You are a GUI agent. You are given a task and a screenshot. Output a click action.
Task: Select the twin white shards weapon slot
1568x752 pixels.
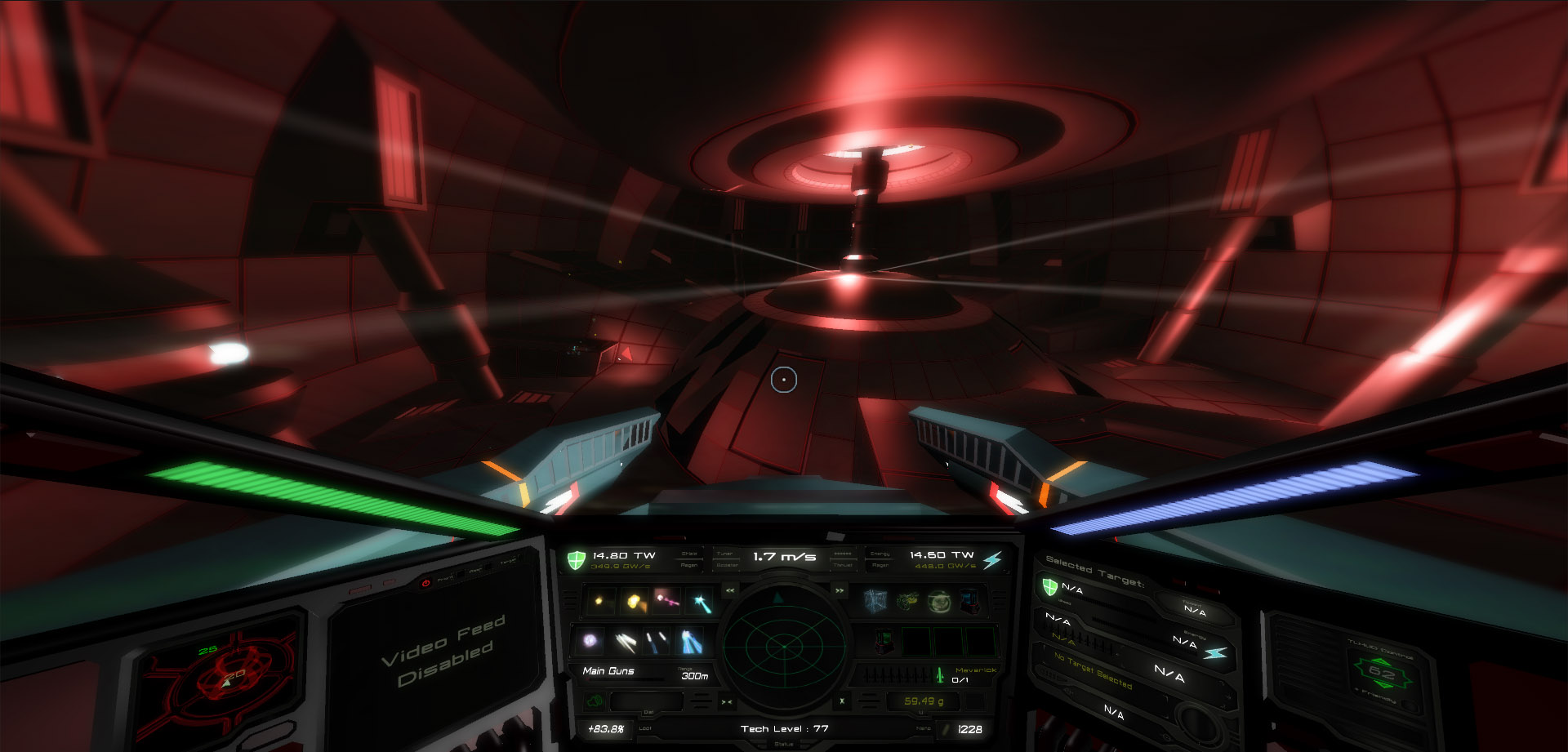pos(625,642)
